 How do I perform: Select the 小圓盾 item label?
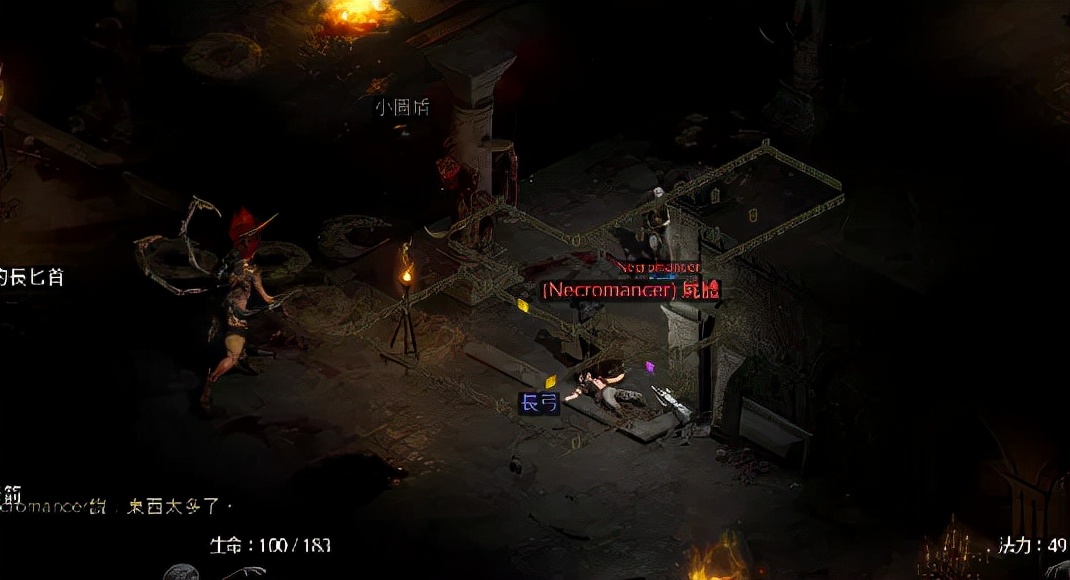pos(402,107)
